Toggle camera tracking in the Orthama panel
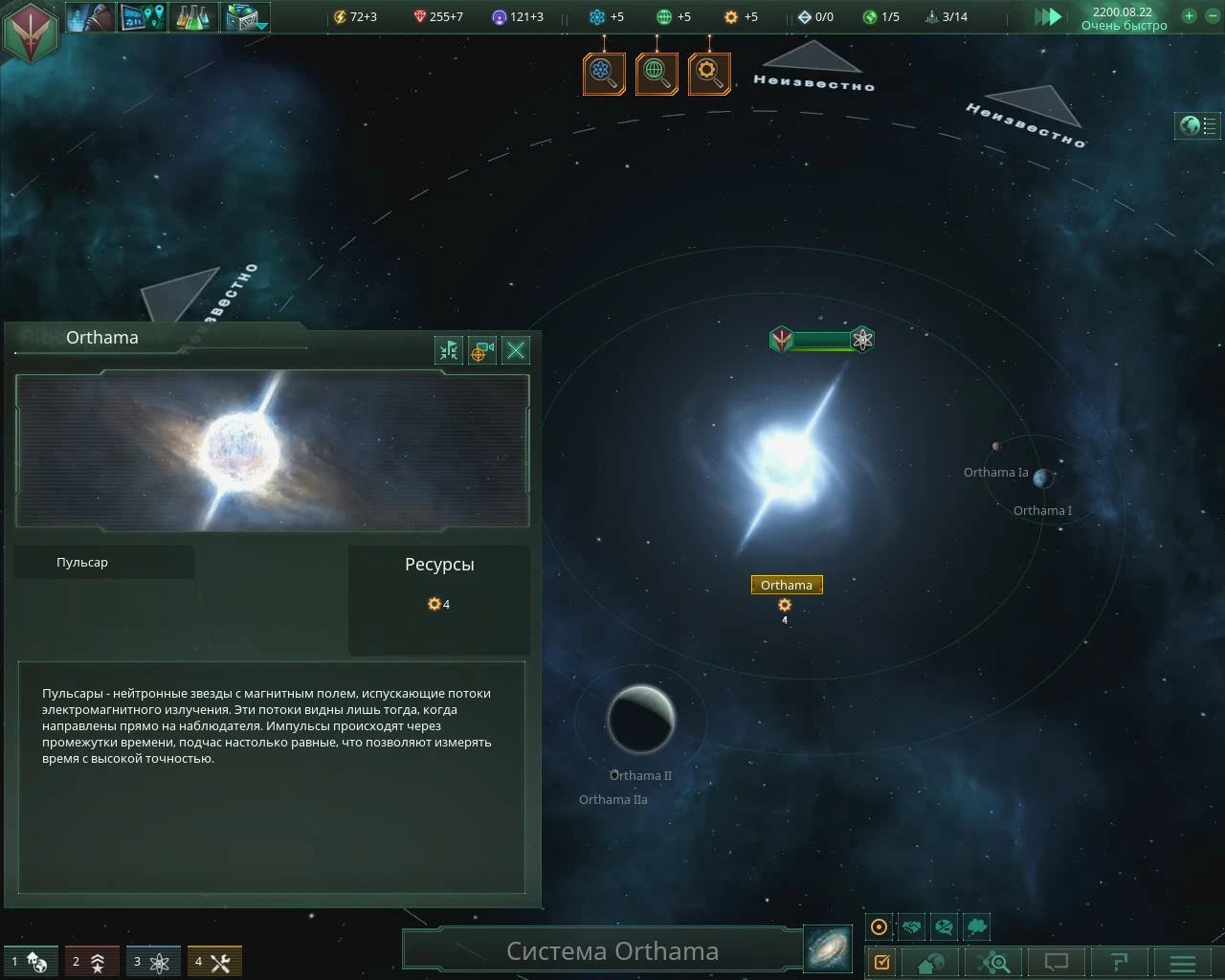This screenshot has width=1225, height=980. (481, 350)
